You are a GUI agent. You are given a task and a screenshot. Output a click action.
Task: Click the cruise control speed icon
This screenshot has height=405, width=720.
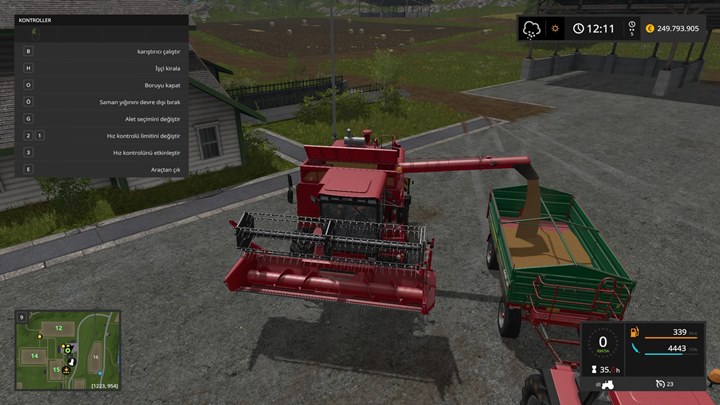(661, 384)
